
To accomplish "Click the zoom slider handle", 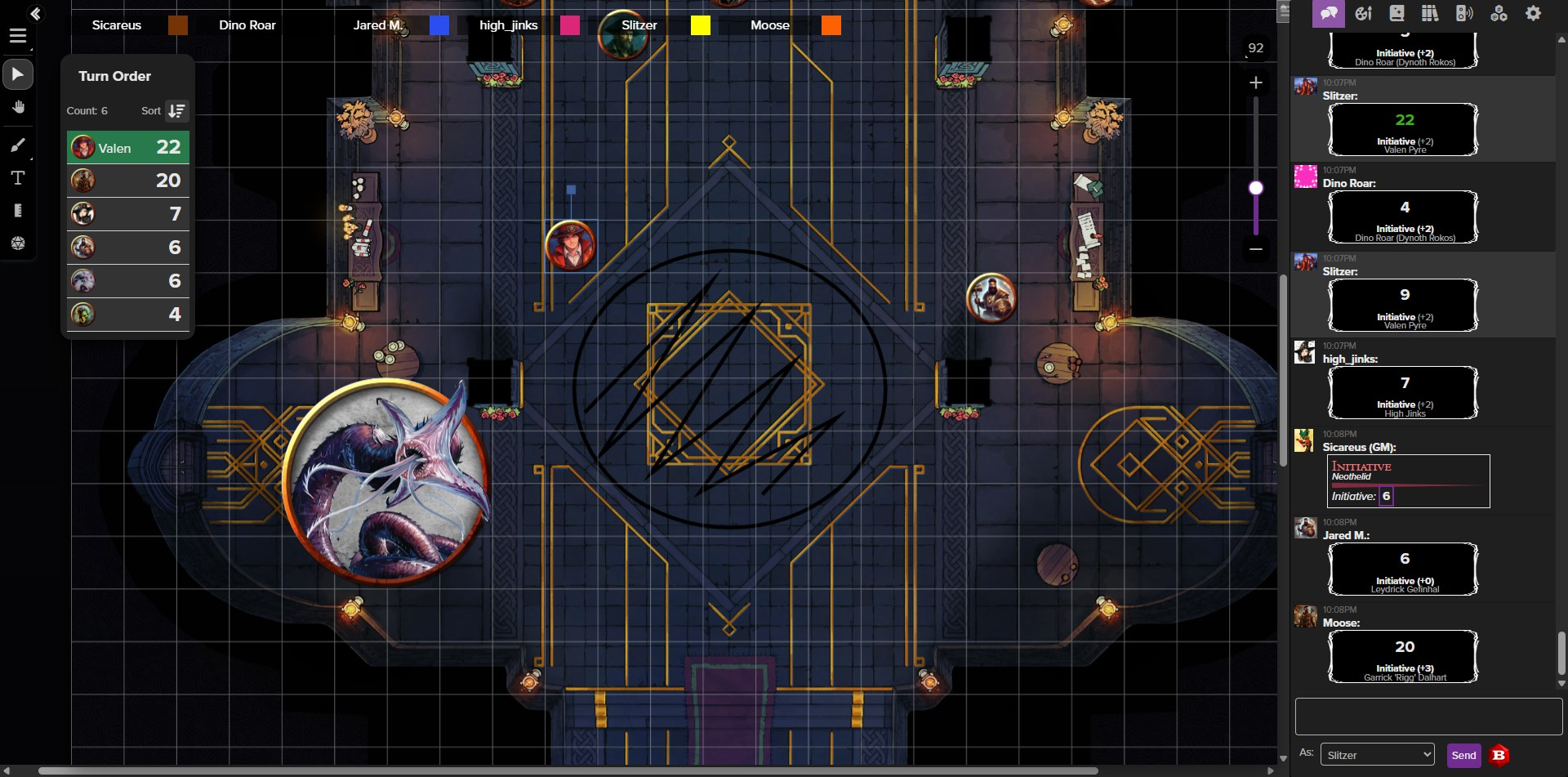I will pyautogui.click(x=1256, y=188).
